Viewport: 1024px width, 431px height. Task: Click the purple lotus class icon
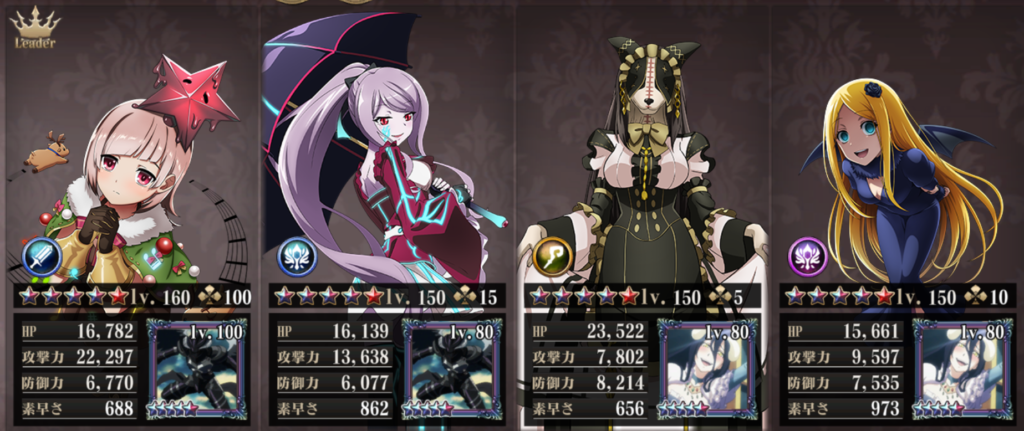tap(807, 258)
